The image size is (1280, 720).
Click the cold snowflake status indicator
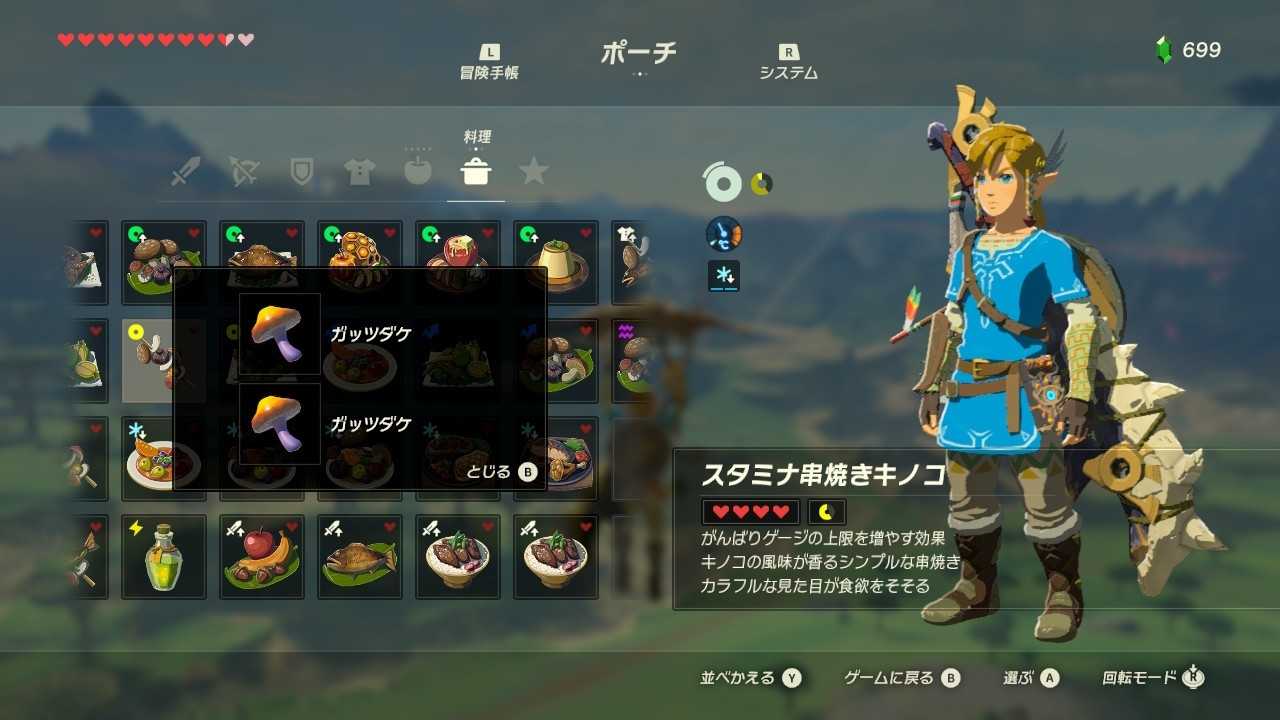click(x=723, y=275)
